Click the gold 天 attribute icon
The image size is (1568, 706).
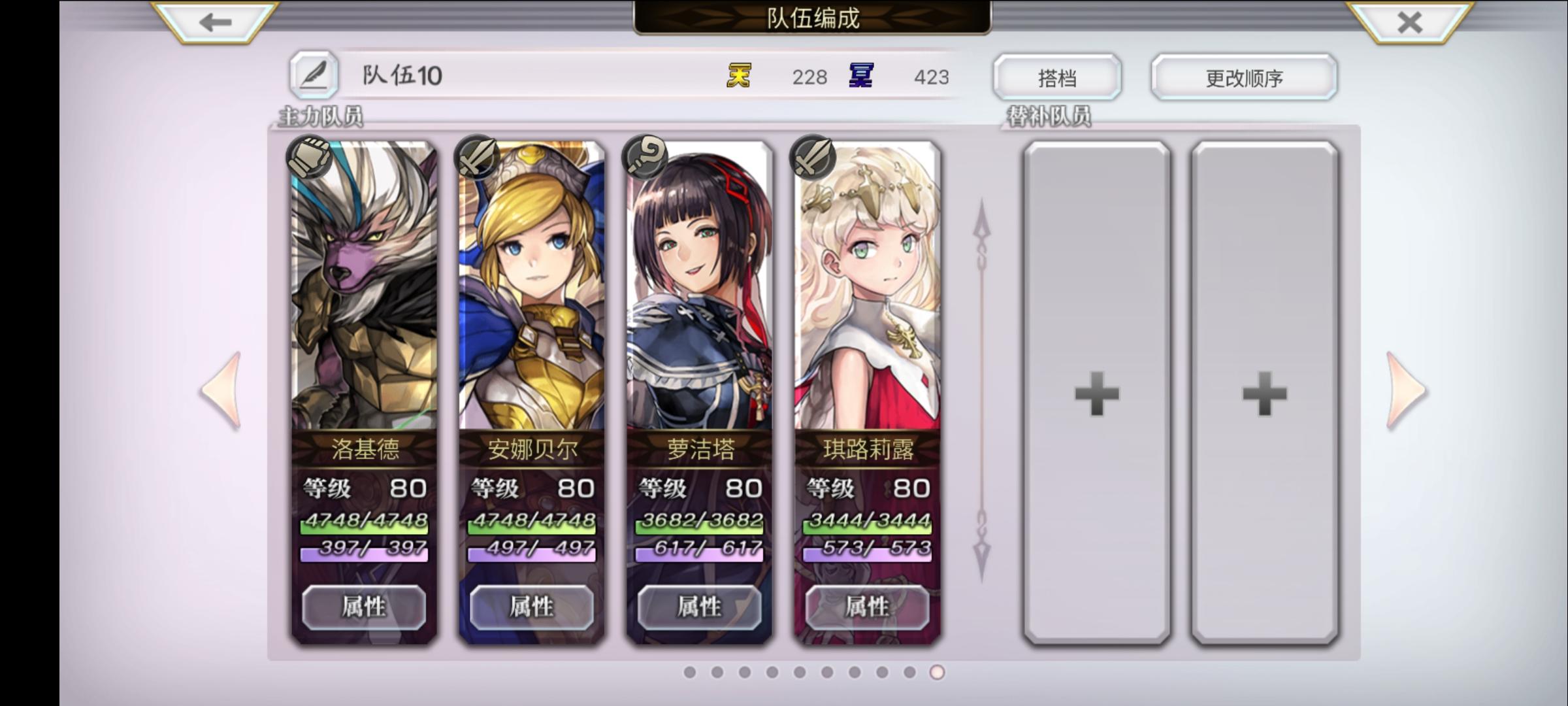pos(738,76)
